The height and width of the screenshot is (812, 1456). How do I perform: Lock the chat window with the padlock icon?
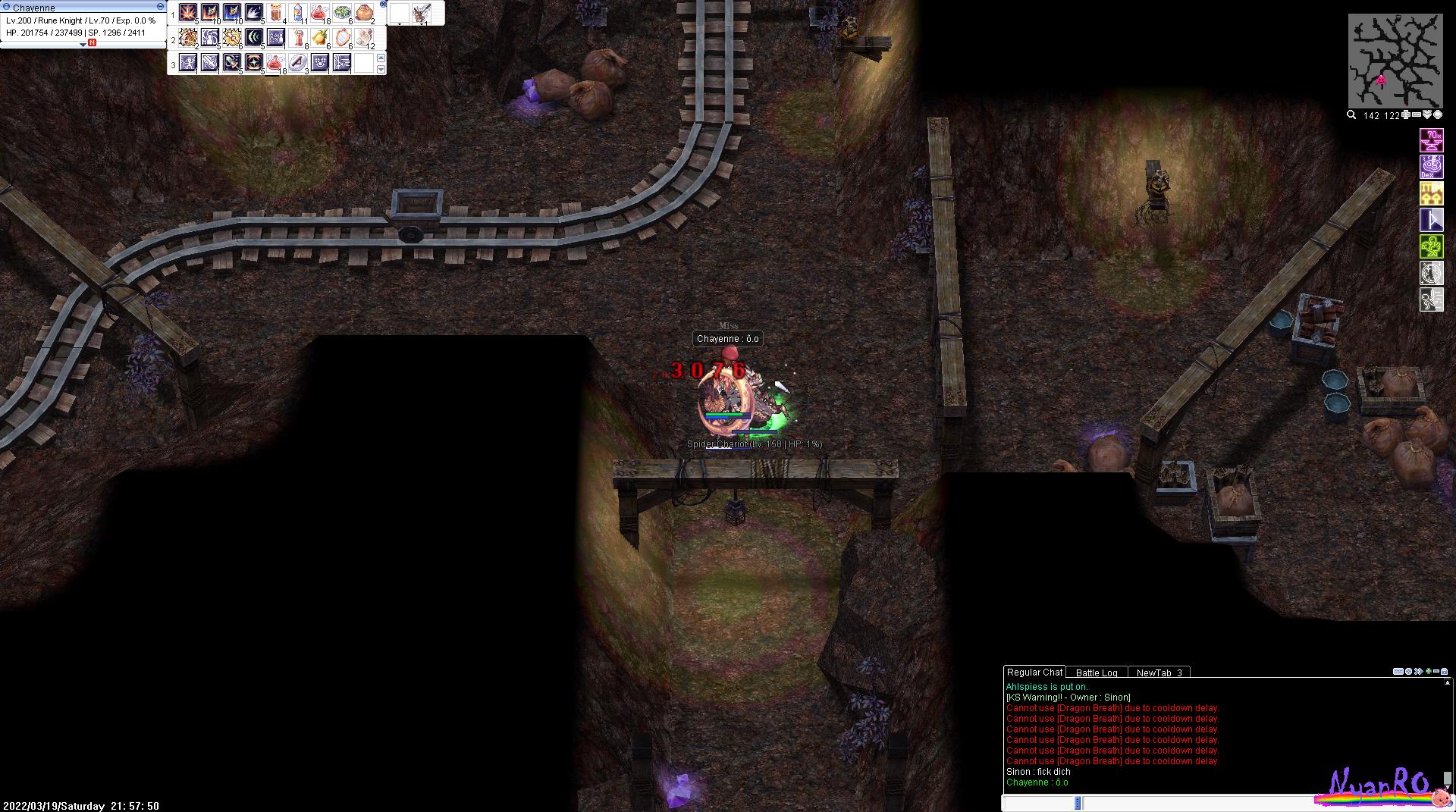tap(1444, 672)
